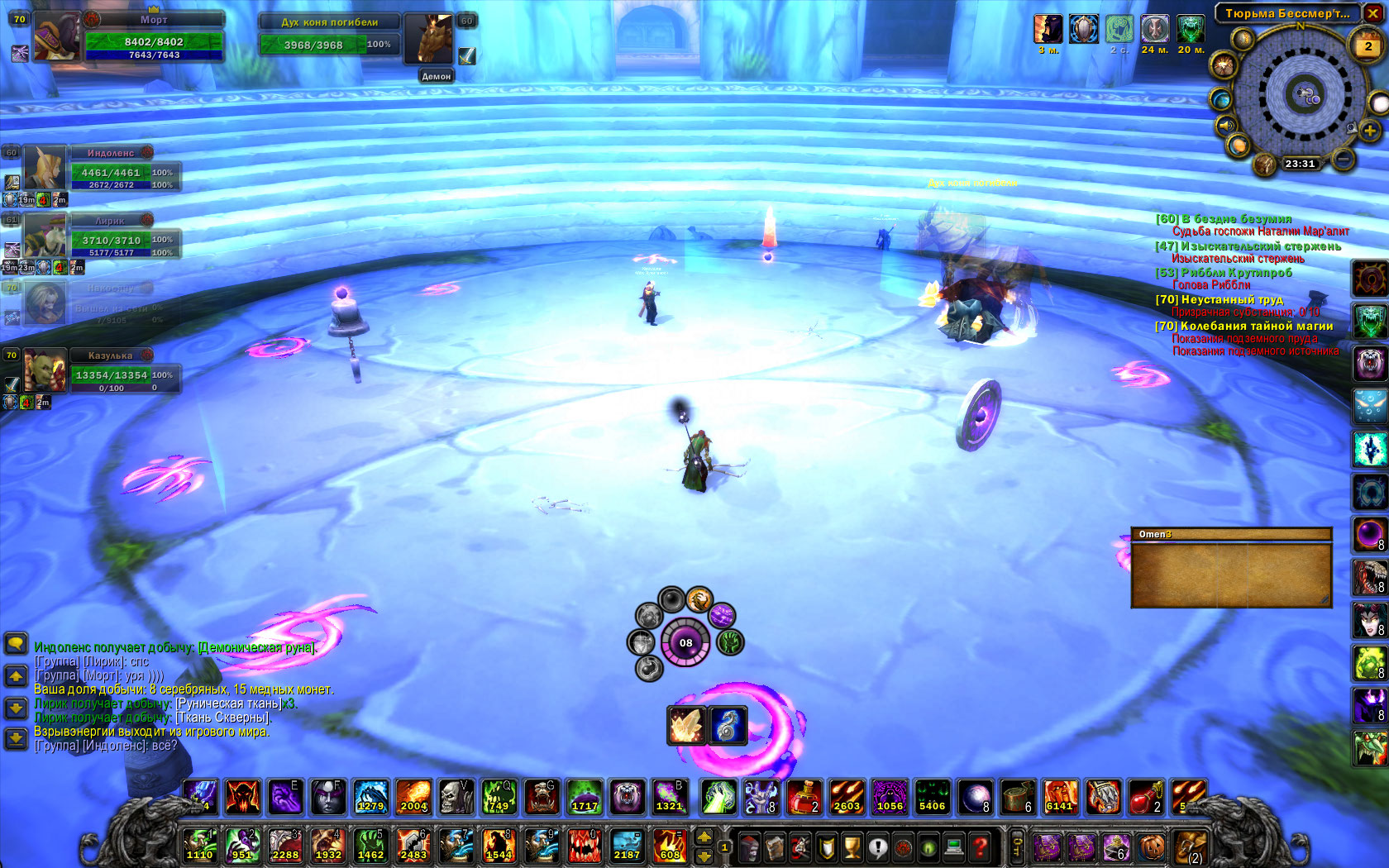Image resolution: width=1389 pixels, height=868 pixels.
Task: Open the red question mark help button
Action: coord(980,847)
